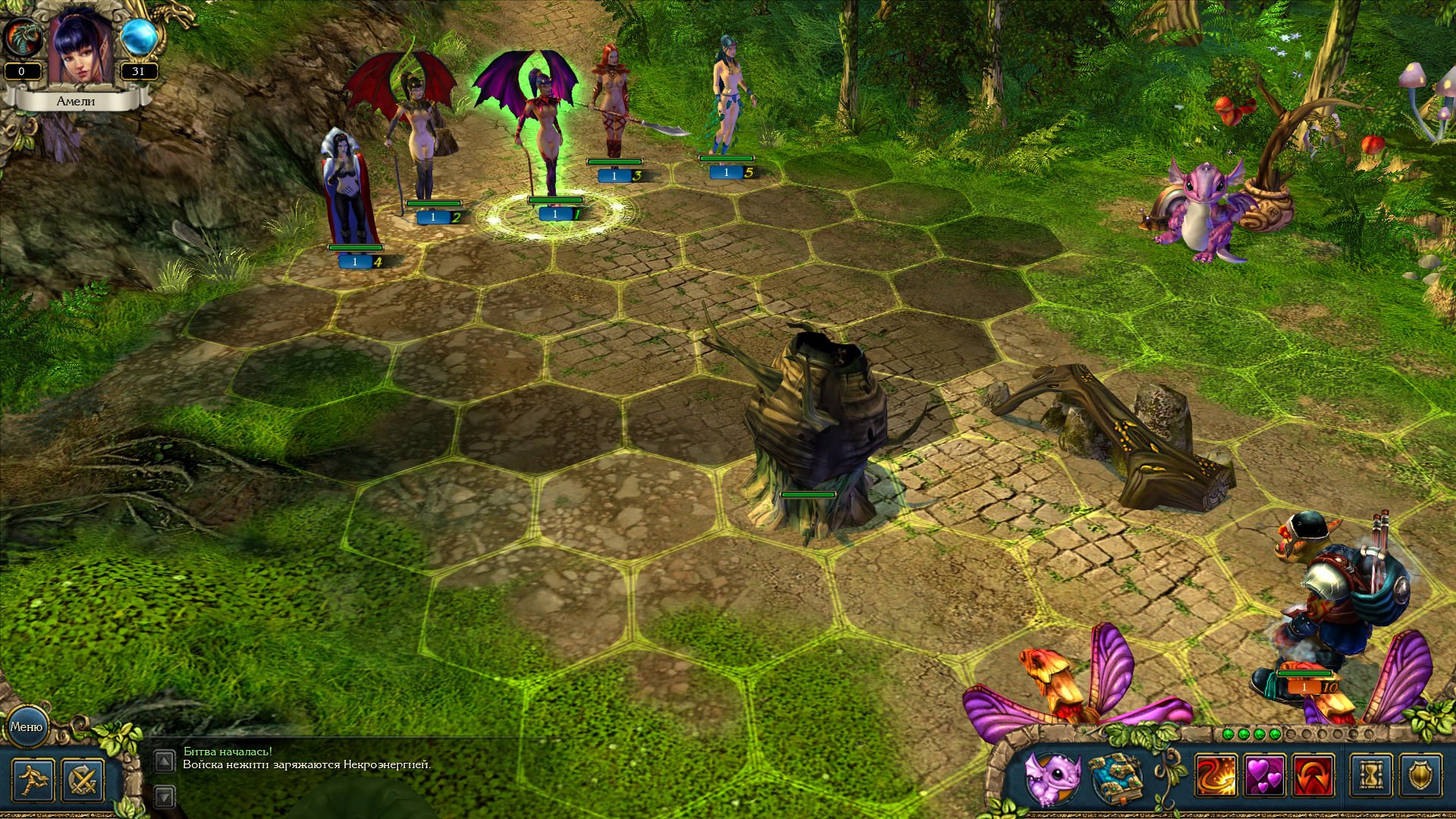Select the purple baby dragon pet icon

click(x=1053, y=778)
